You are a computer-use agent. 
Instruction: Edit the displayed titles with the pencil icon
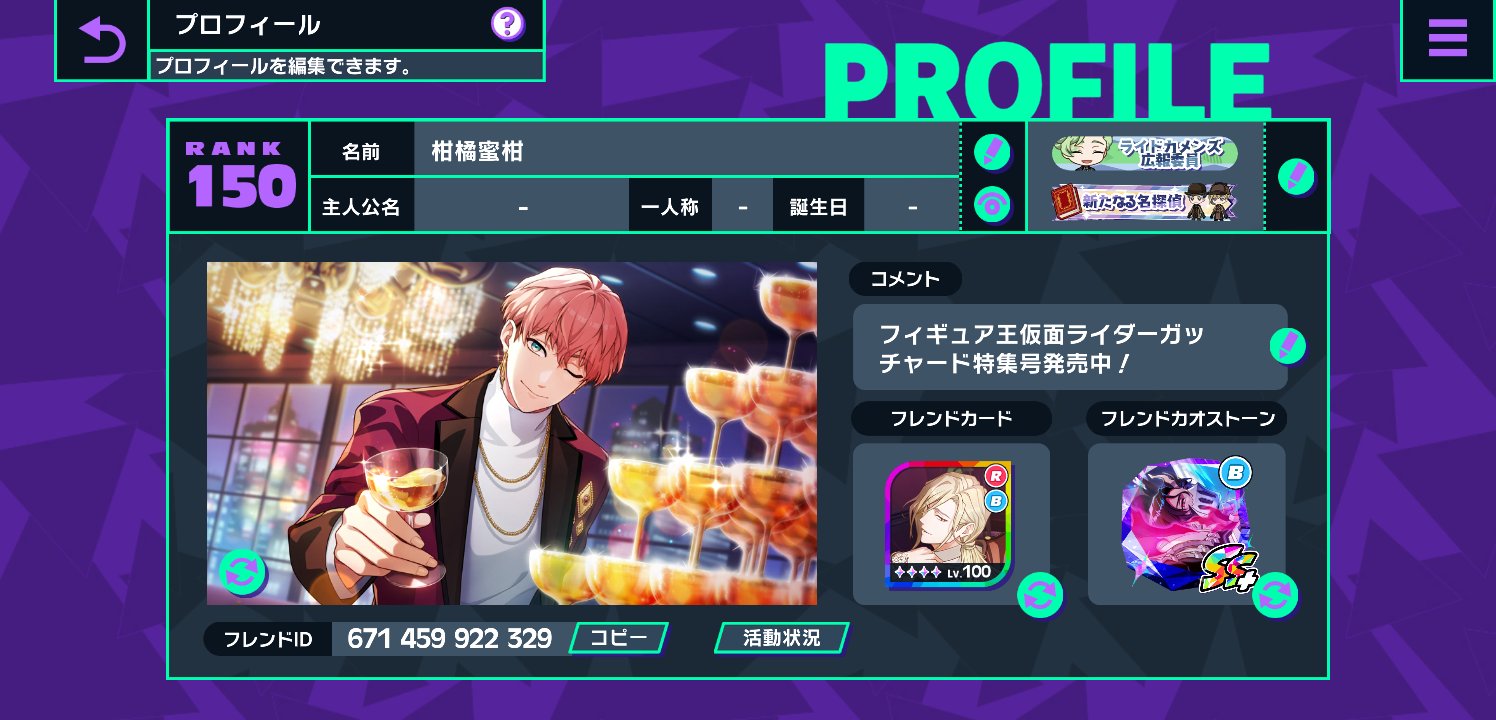tap(1297, 176)
